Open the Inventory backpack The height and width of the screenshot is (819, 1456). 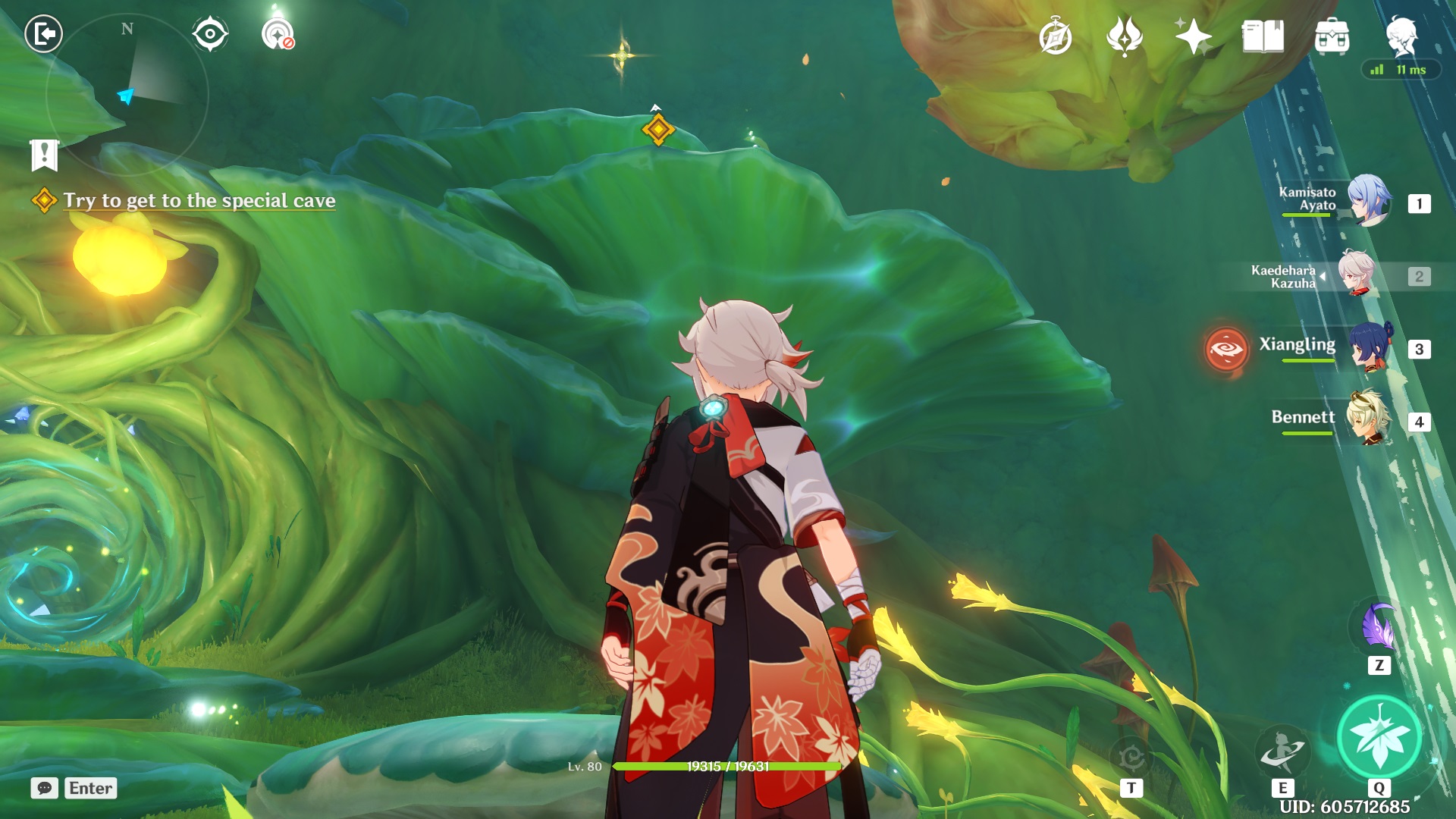click(1332, 33)
